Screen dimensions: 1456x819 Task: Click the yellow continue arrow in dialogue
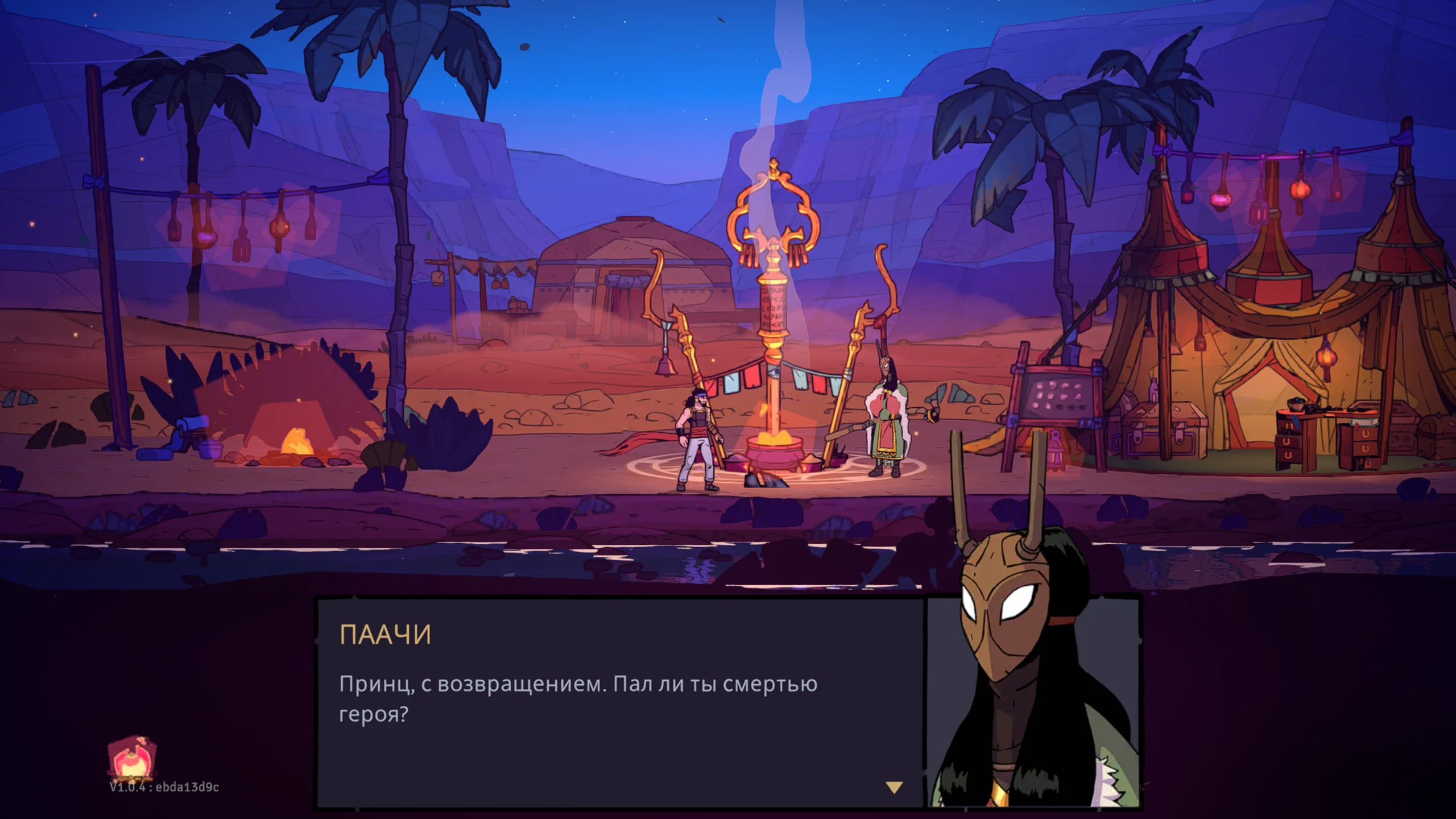point(894,787)
